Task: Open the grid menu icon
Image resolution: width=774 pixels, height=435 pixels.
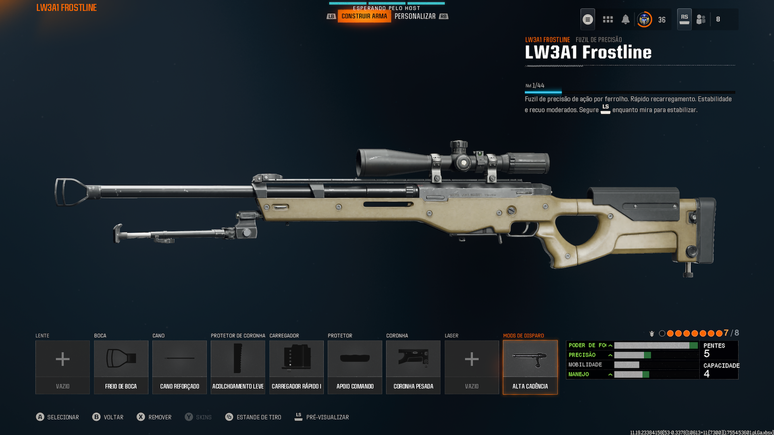Action: [x=607, y=19]
